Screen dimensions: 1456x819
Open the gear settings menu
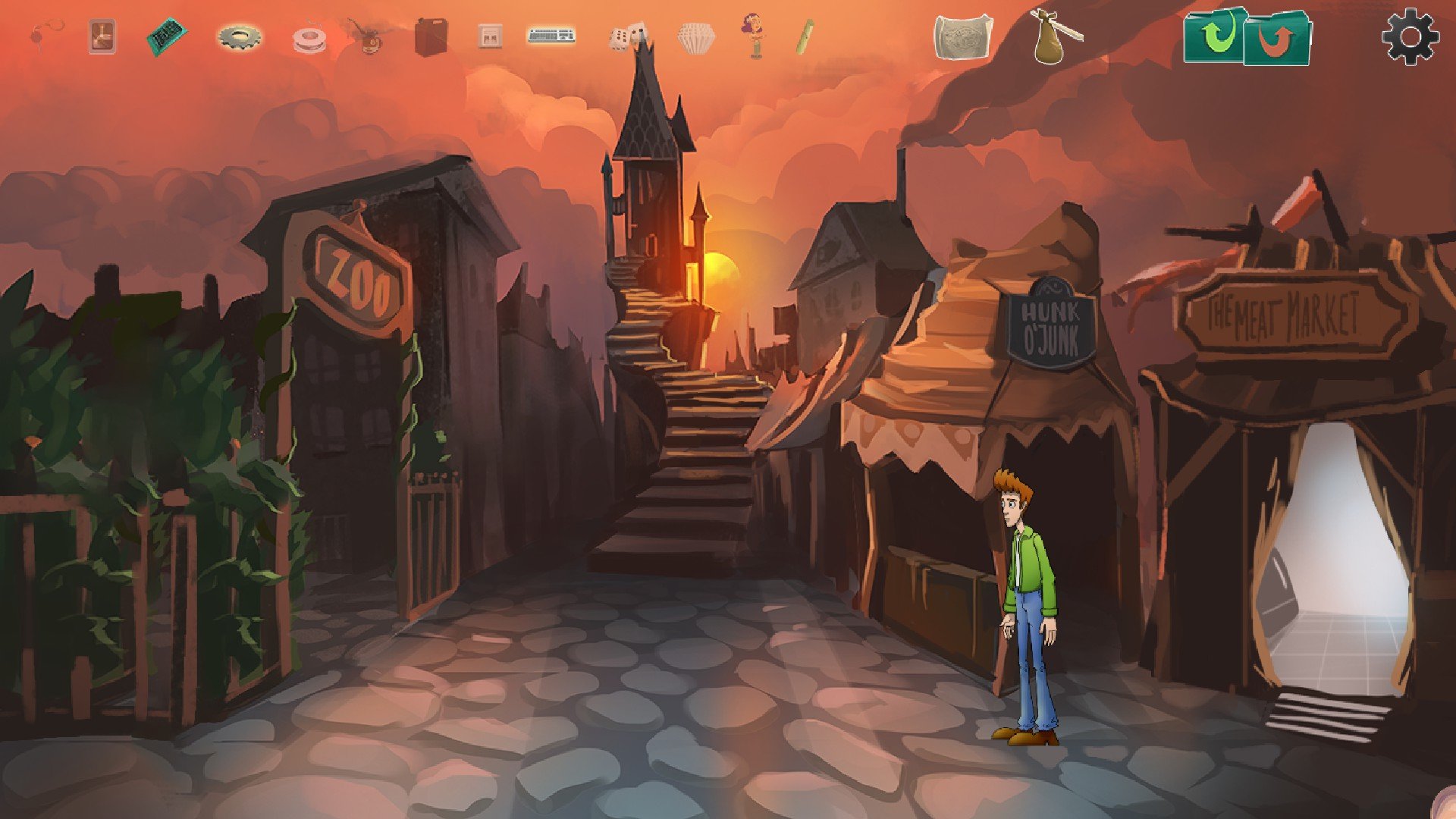click(x=1410, y=36)
